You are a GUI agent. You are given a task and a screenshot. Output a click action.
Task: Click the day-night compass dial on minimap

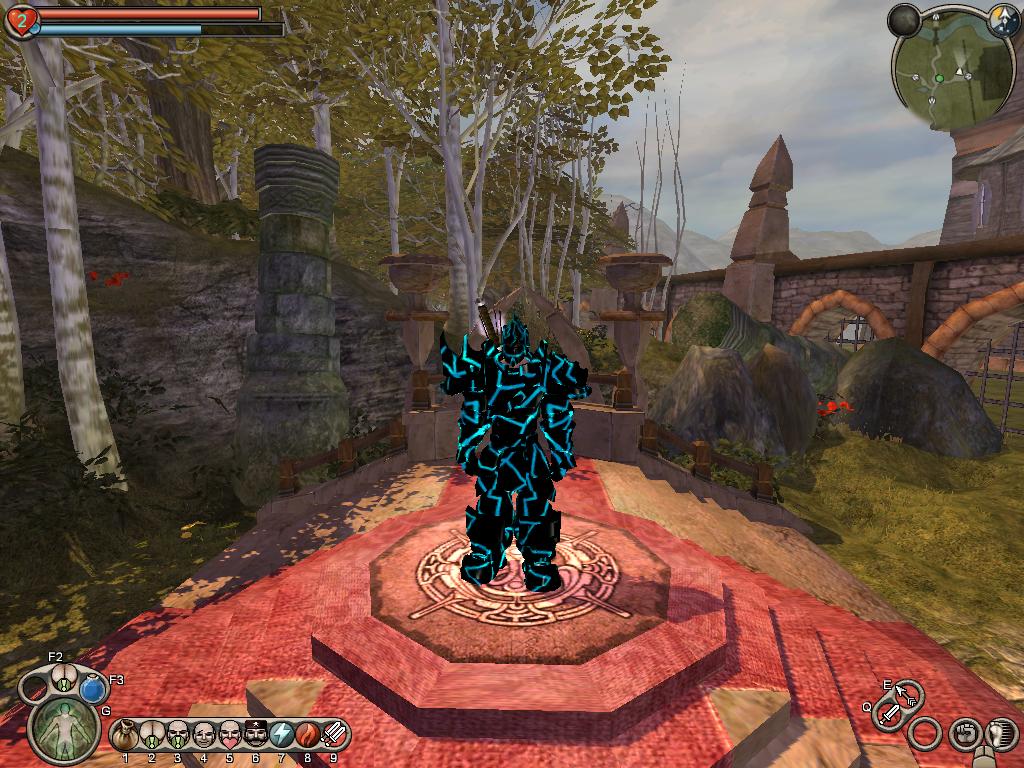point(1003,18)
